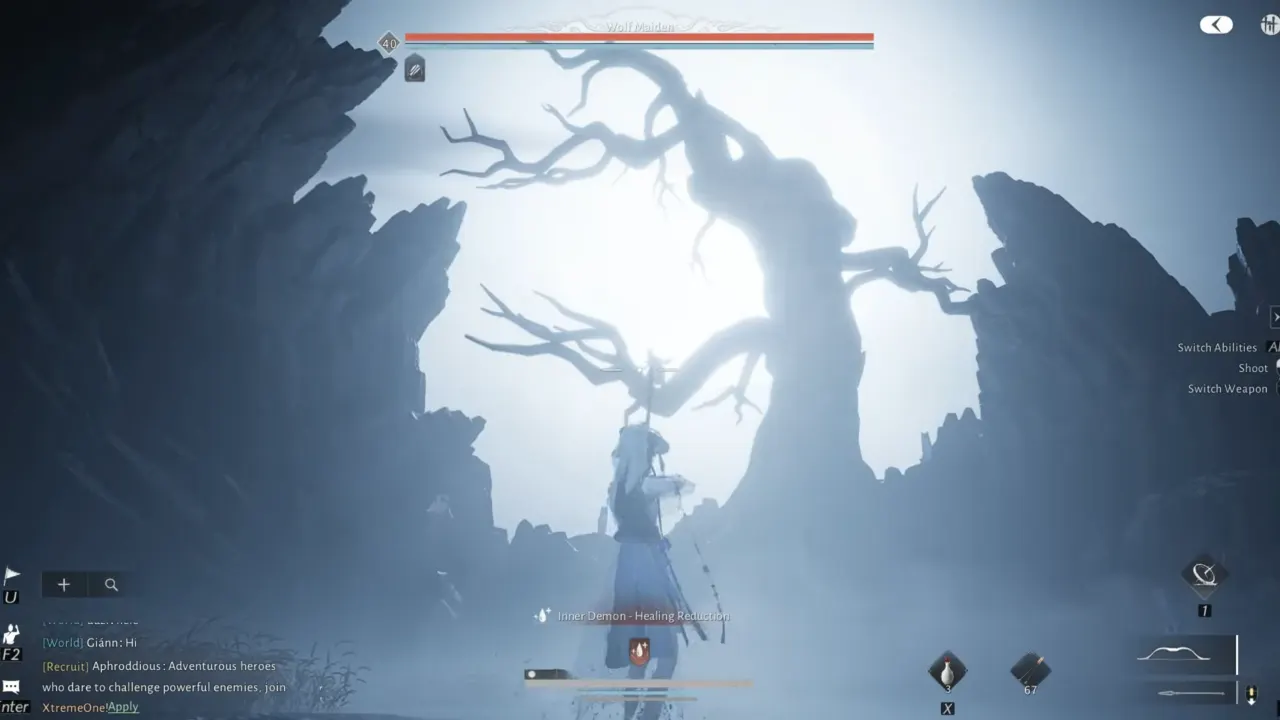Screen dimensions: 1280x720
Task: Expand the hidden right-edge panel chevron
Action: [1275, 317]
